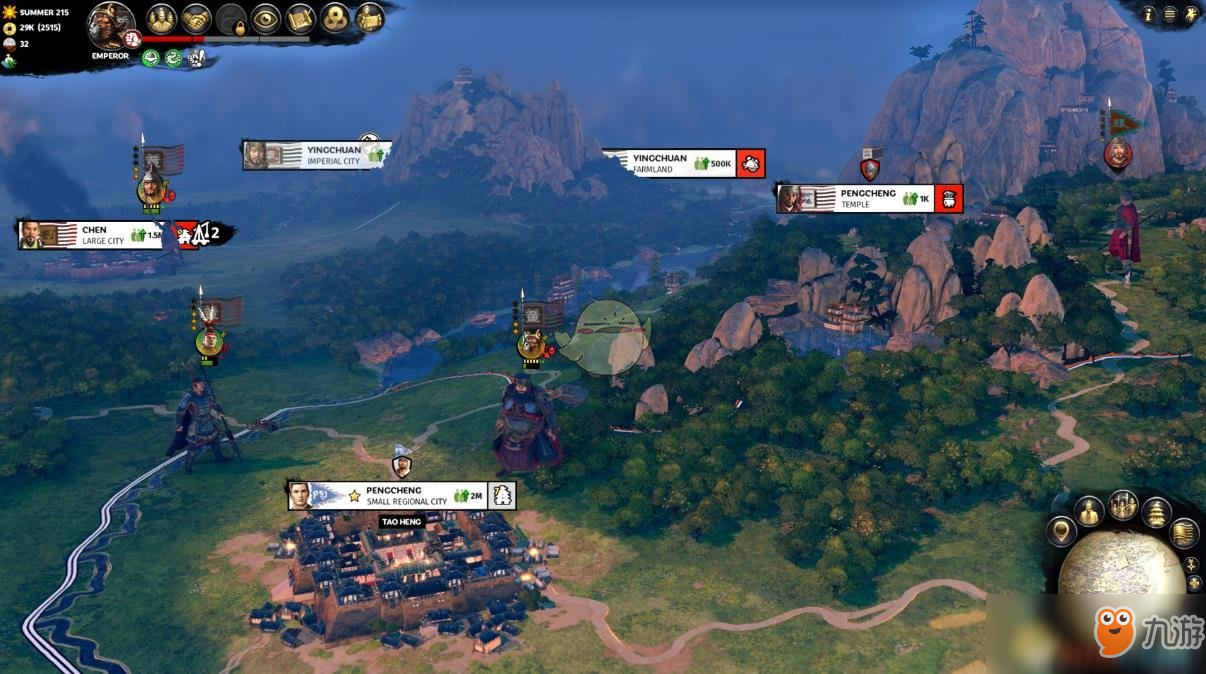Open the treasury coins icon

(x=335, y=18)
